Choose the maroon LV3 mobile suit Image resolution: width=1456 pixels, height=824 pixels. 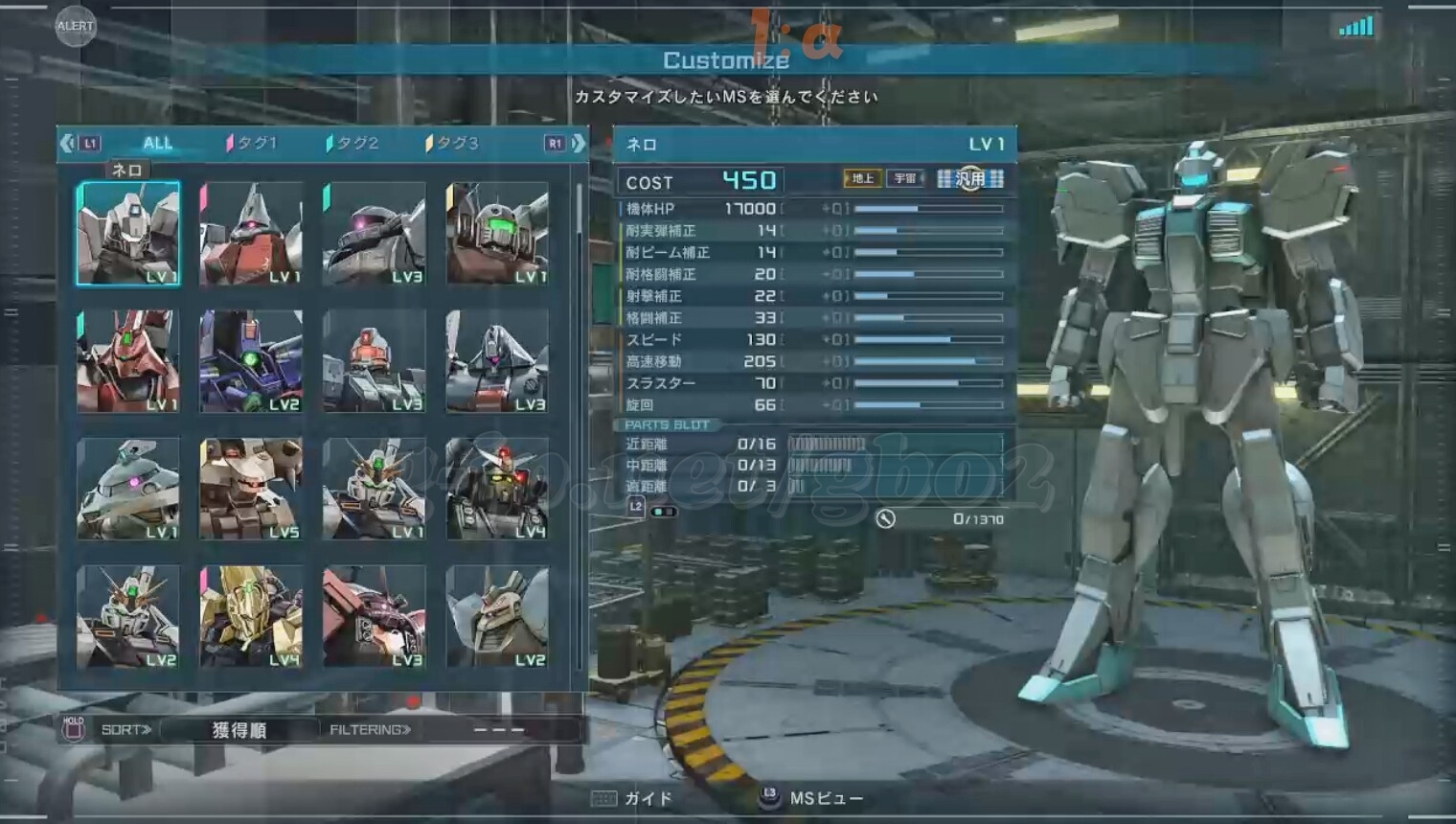coord(375,616)
